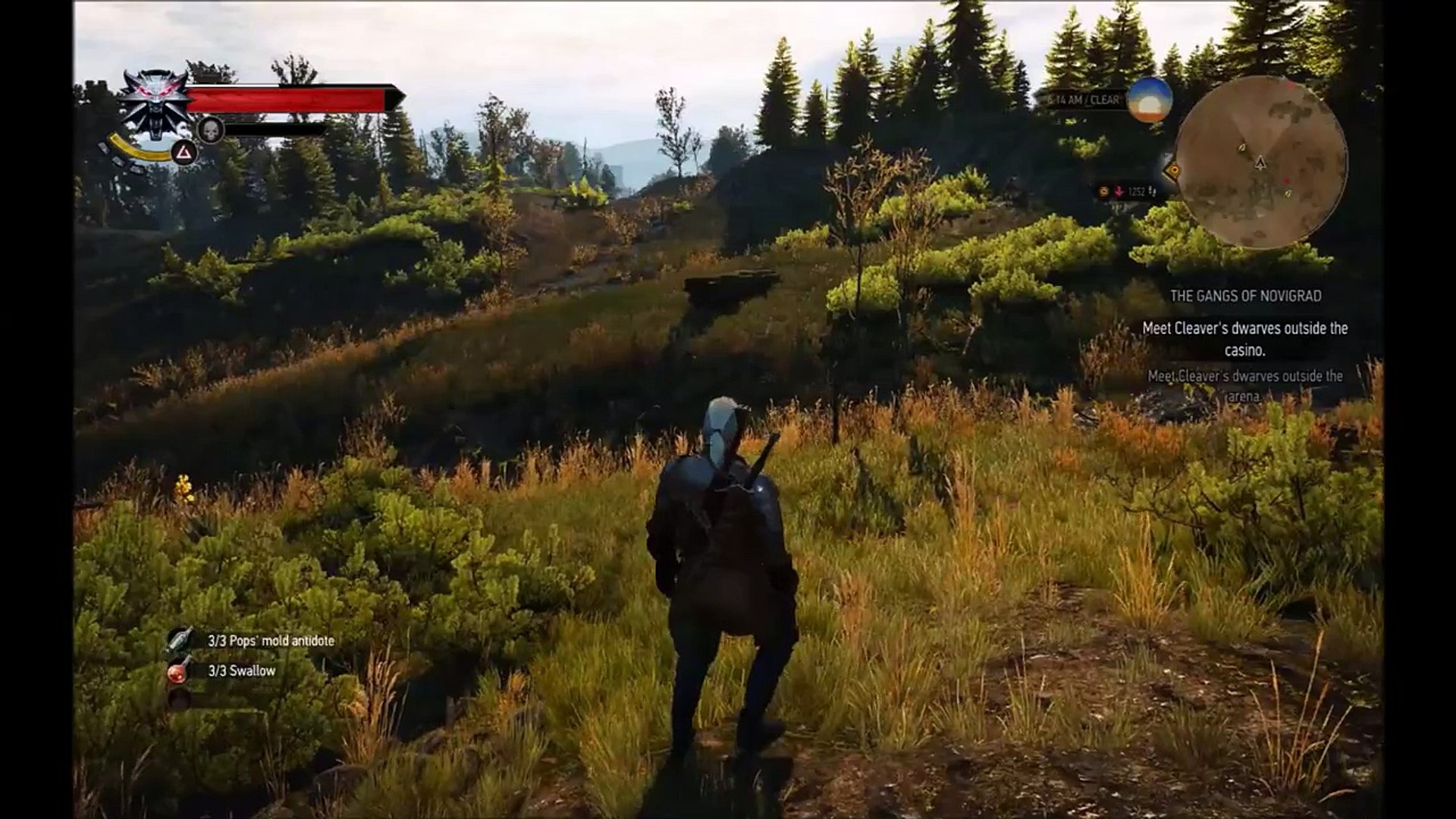Click the skull toxicity icon

click(x=210, y=130)
